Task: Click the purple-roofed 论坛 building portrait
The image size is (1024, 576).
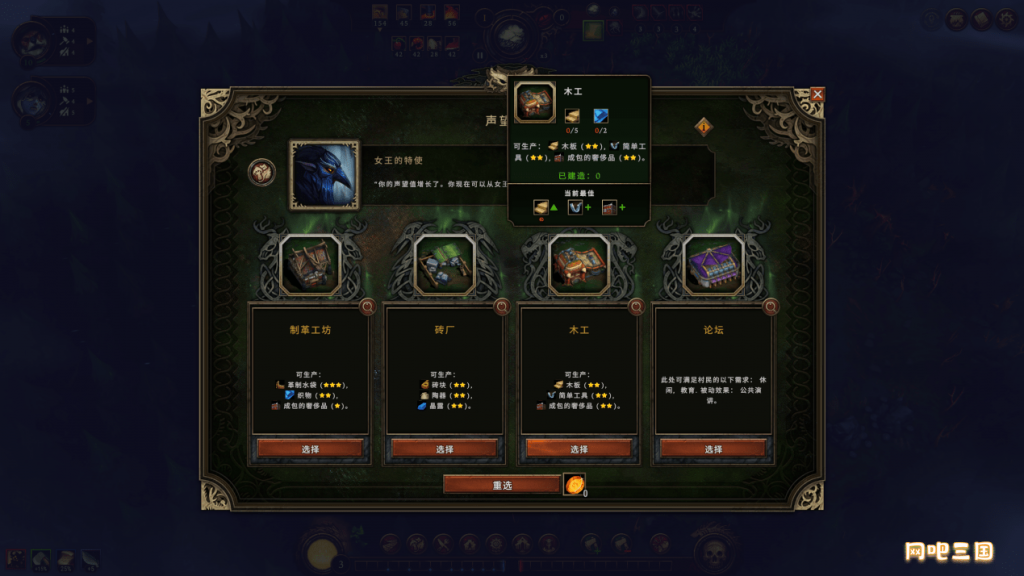Action: [712, 264]
